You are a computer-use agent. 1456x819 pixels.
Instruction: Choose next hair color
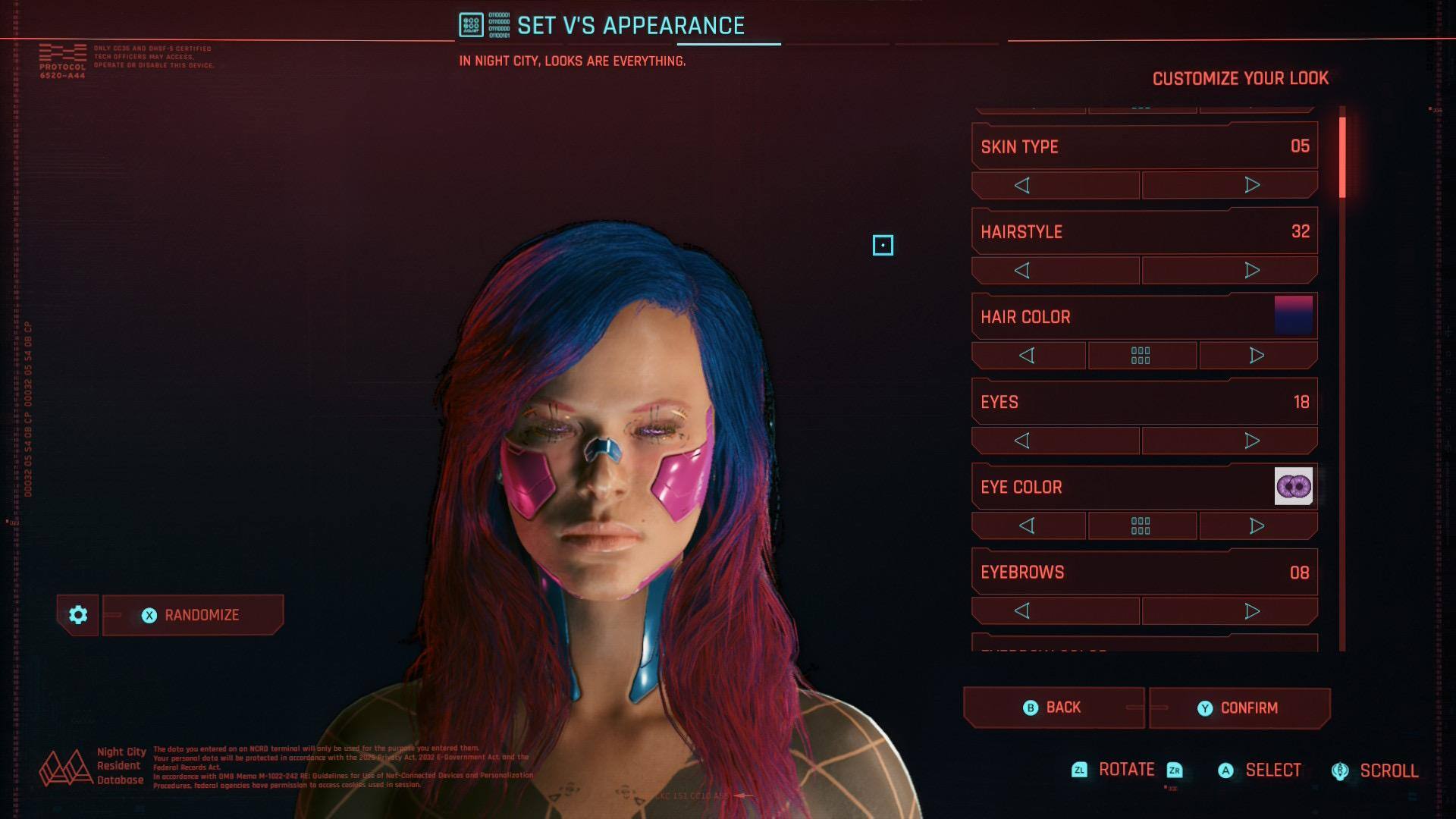pyautogui.click(x=1257, y=355)
